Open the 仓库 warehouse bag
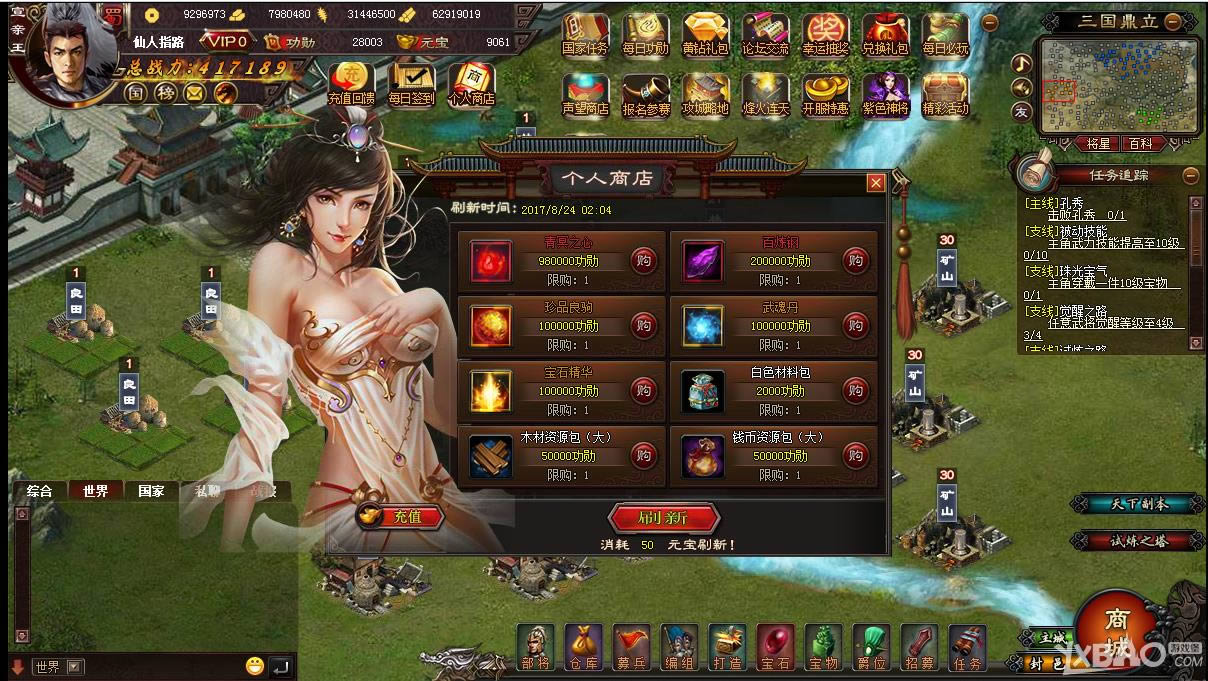 (584, 646)
